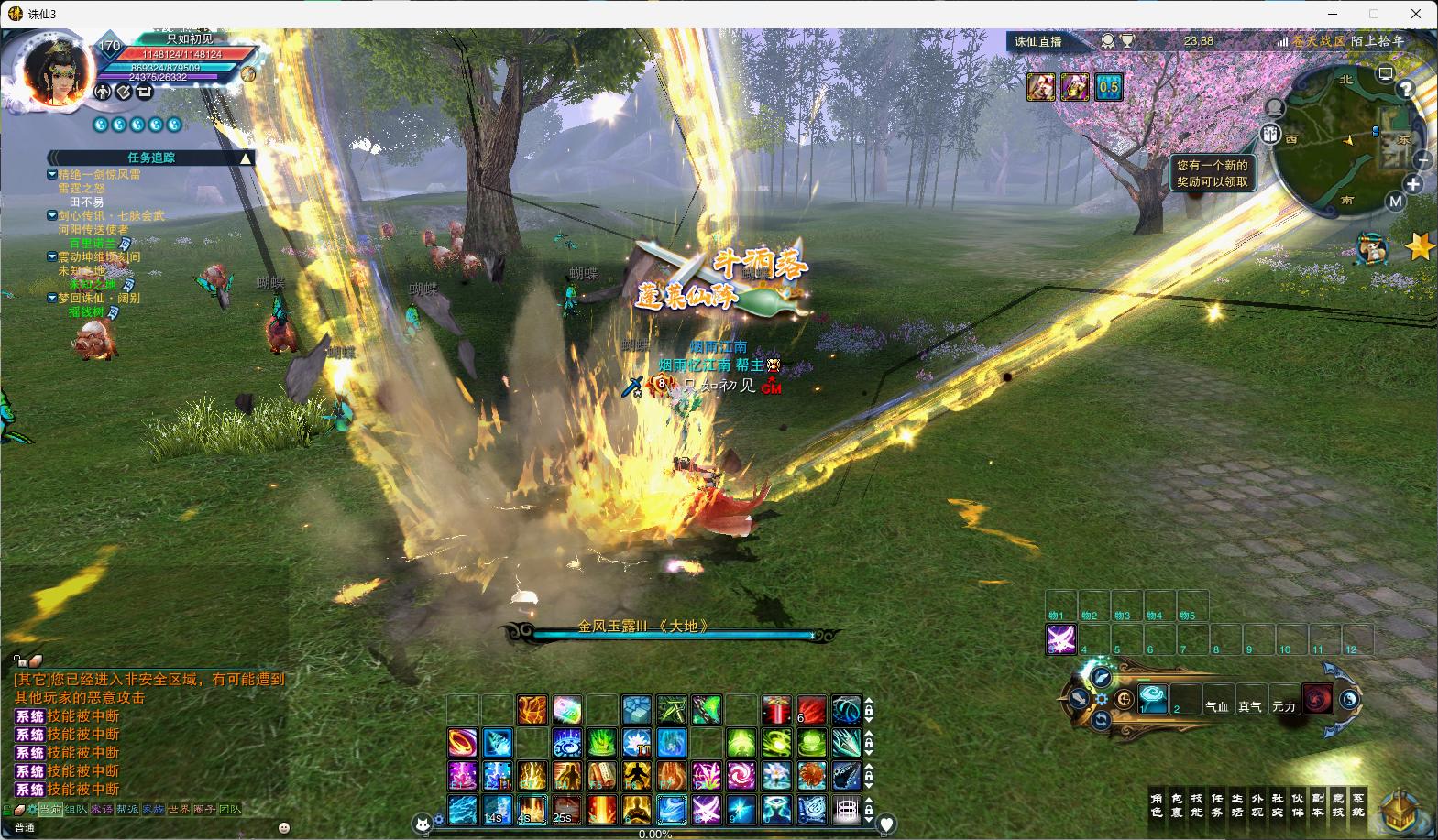Switch chat to the 帮派 guild channel

coord(127,810)
